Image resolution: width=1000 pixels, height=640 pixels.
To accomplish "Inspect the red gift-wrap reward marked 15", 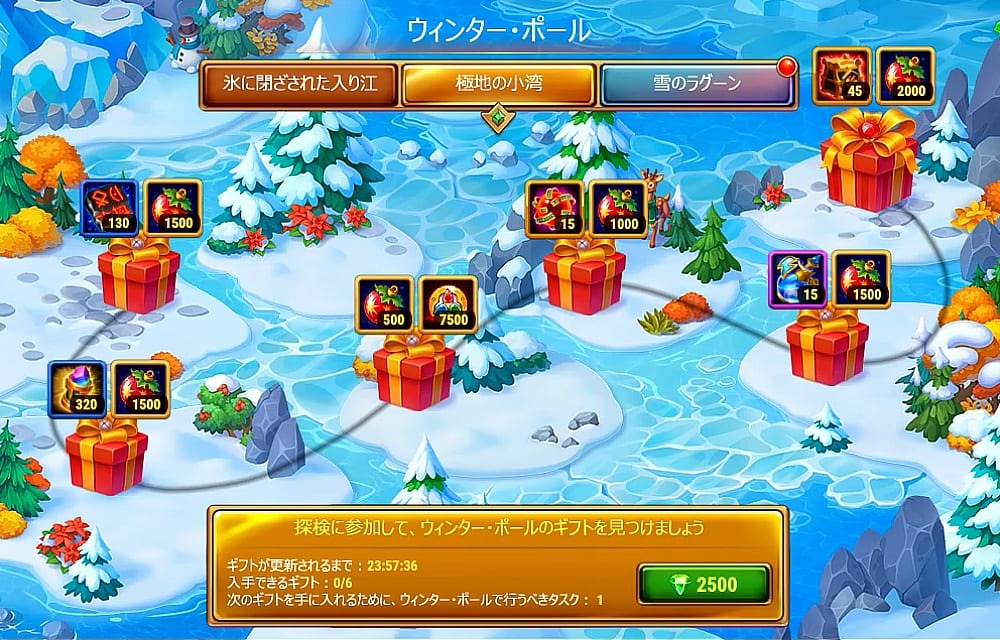I will pos(555,208).
